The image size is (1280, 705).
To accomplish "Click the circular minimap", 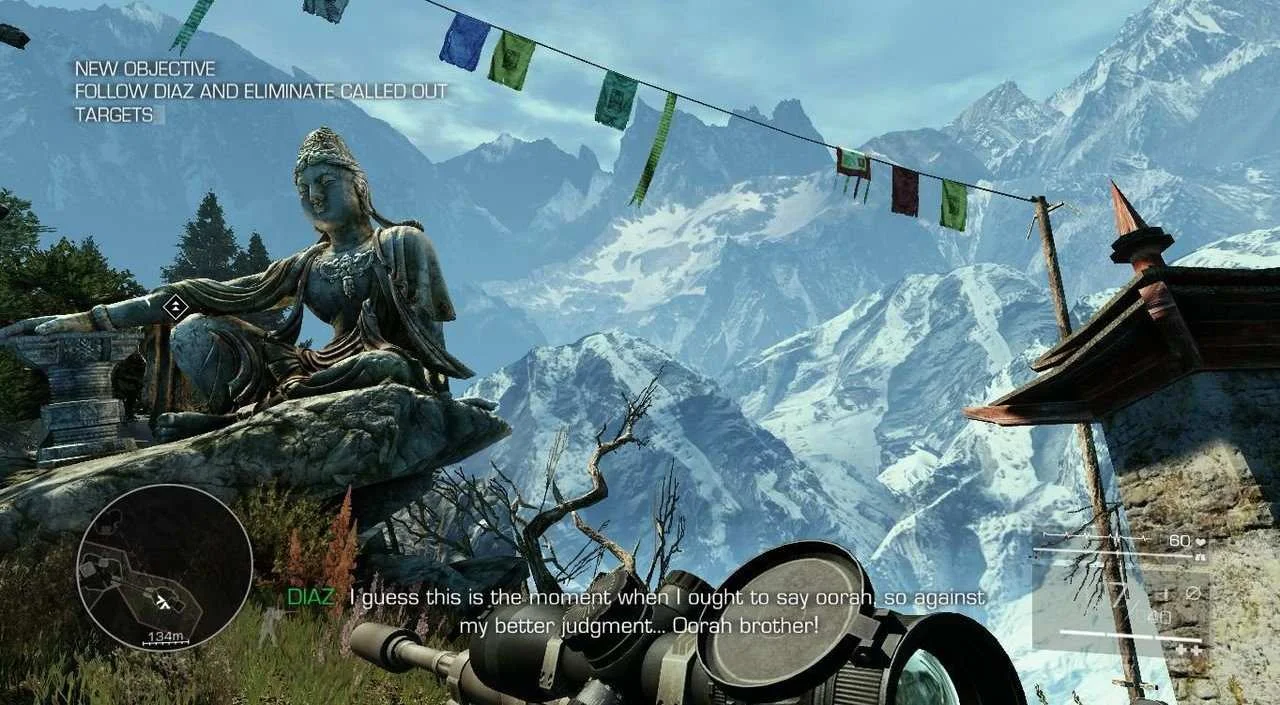I will pyautogui.click(x=164, y=567).
